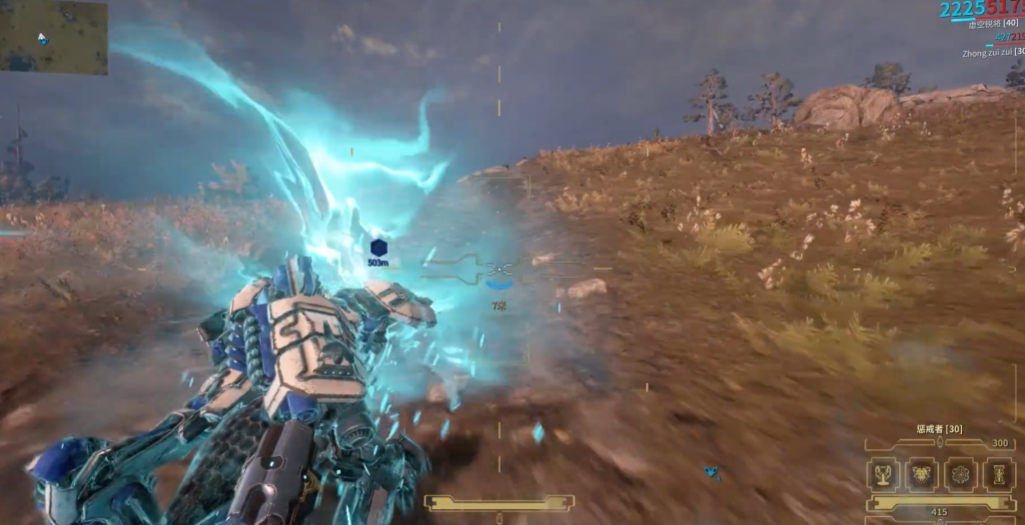Use the winged crest ability
This screenshot has height=525, width=1025.
point(922,475)
